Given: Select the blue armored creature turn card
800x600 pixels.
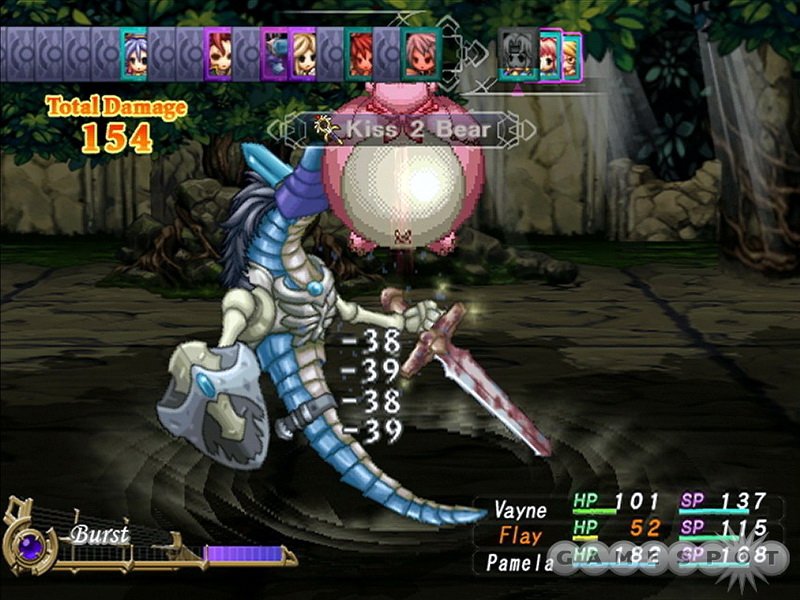Looking at the screenshot, I should (273, 55).
